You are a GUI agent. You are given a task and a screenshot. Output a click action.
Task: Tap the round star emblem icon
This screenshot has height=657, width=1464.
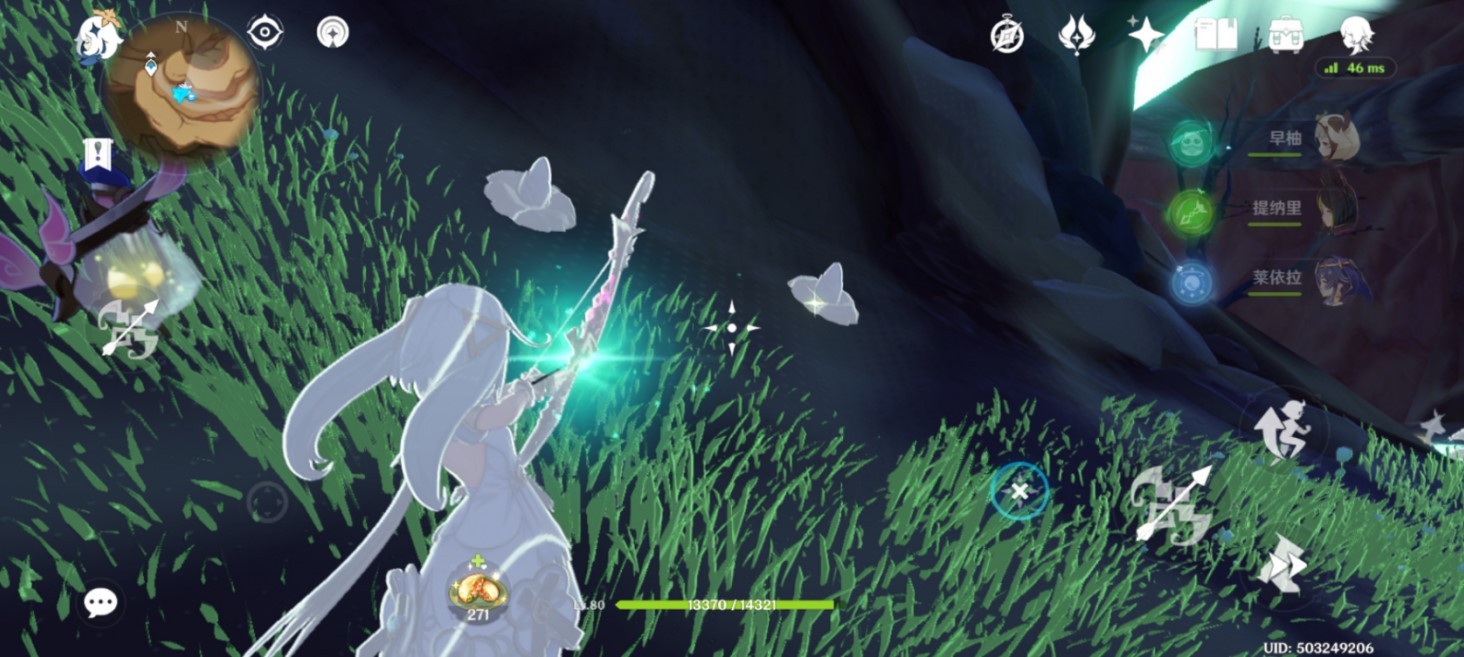(333, 33)
